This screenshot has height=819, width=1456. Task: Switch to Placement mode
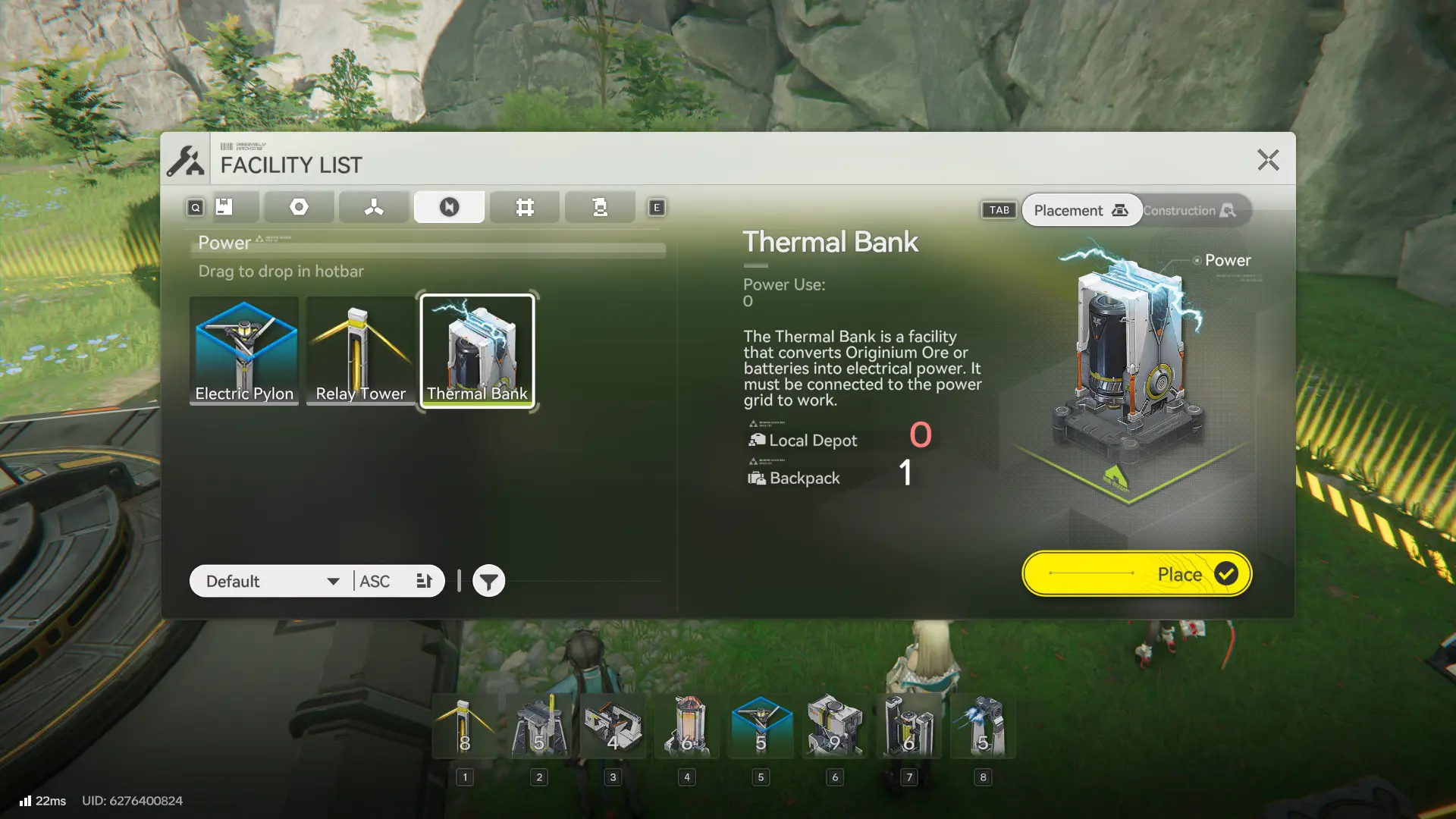[x=1081, y=211]
